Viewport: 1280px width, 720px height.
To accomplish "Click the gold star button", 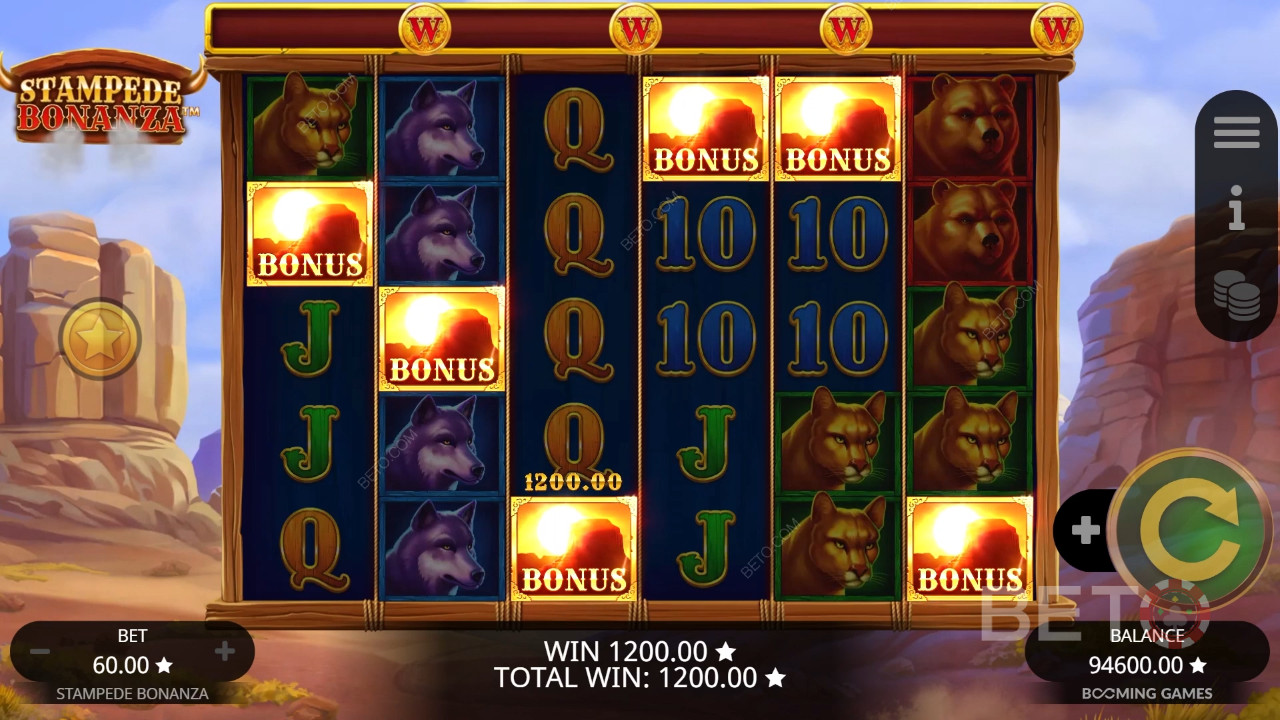I will pyautogui.click(x=99, y=340).
